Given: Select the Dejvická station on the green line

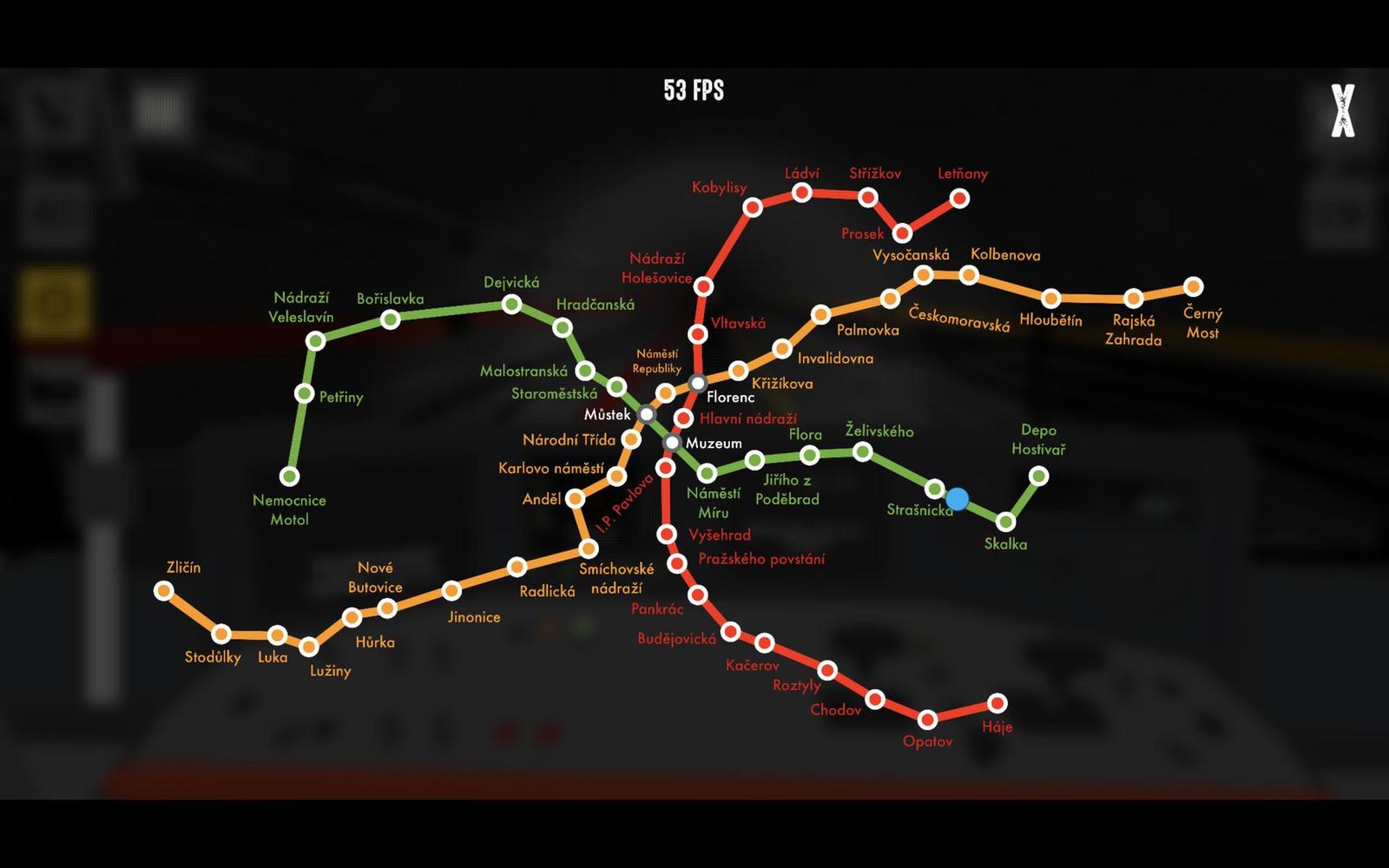Looking at the screenshot, I should (511, 304).
